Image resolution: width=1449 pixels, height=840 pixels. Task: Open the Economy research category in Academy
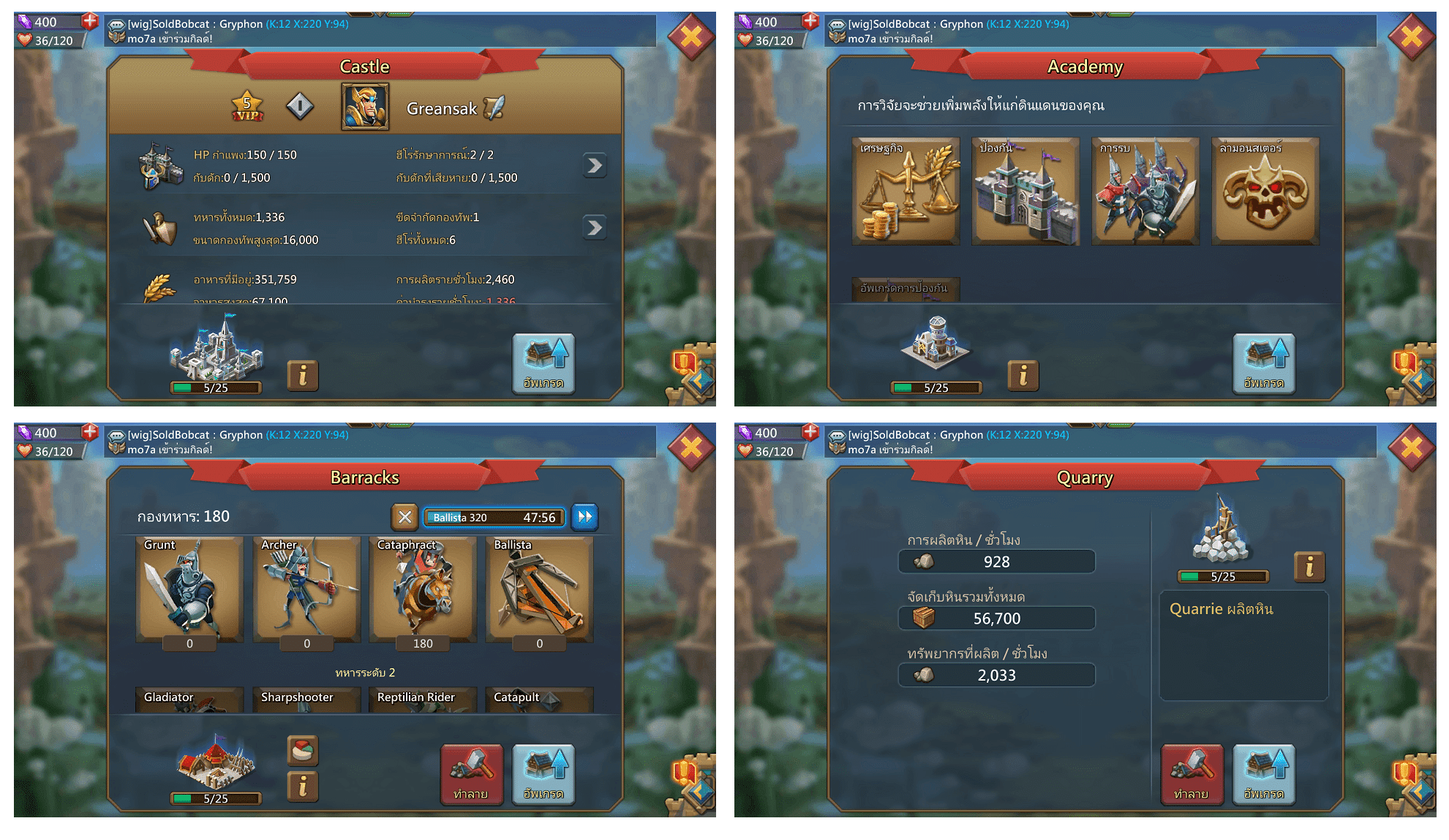point(906,192)
